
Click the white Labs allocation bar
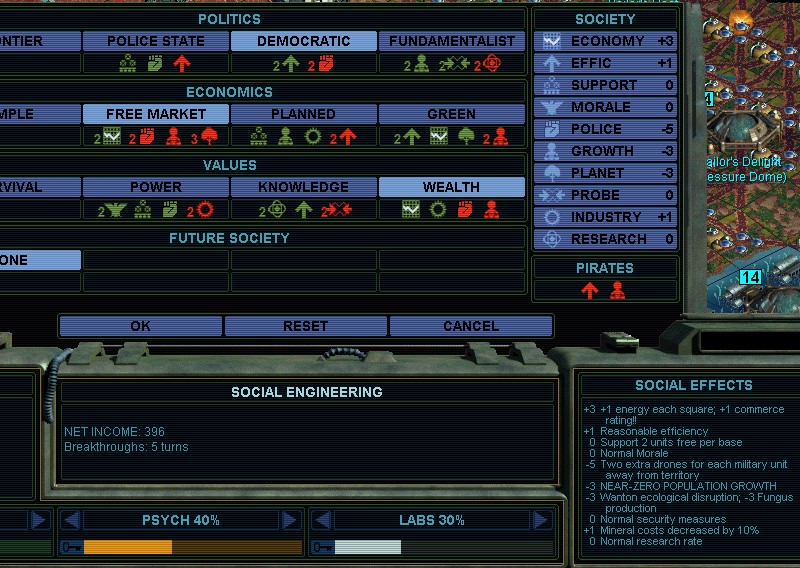[367, 547]
